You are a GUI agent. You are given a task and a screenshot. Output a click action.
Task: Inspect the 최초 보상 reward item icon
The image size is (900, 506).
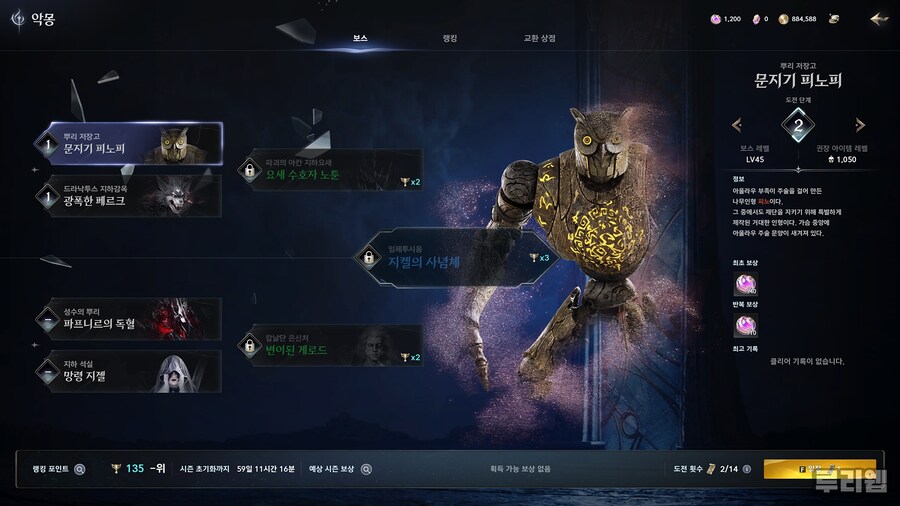pos(746,285)
